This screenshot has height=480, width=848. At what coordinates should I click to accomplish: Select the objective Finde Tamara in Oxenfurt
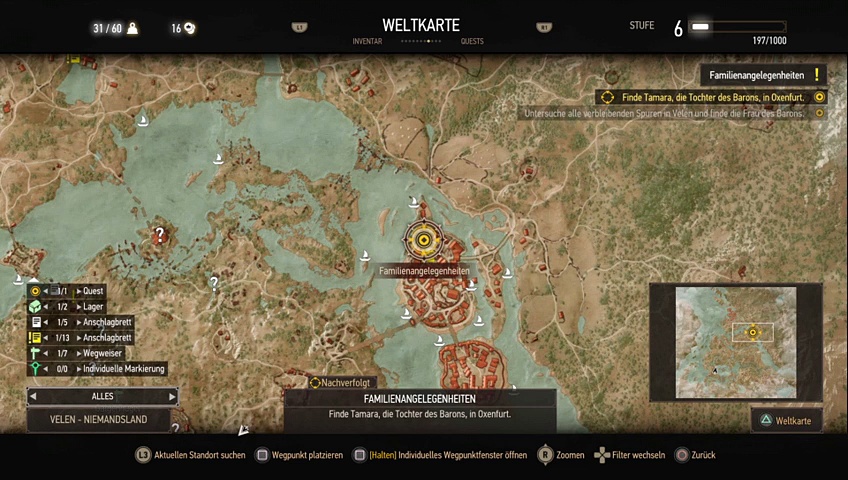(x=711, y=97)
